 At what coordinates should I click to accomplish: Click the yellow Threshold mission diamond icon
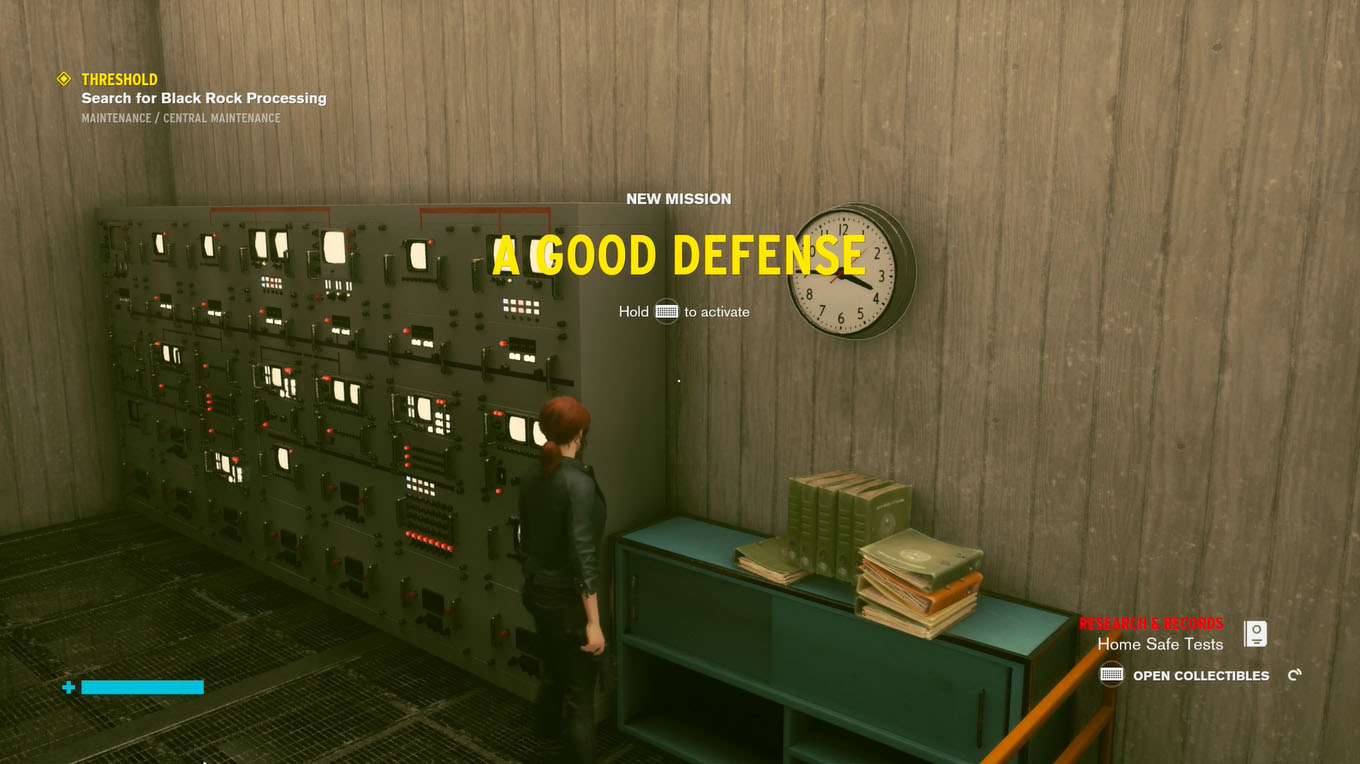[x=64, y=79]
